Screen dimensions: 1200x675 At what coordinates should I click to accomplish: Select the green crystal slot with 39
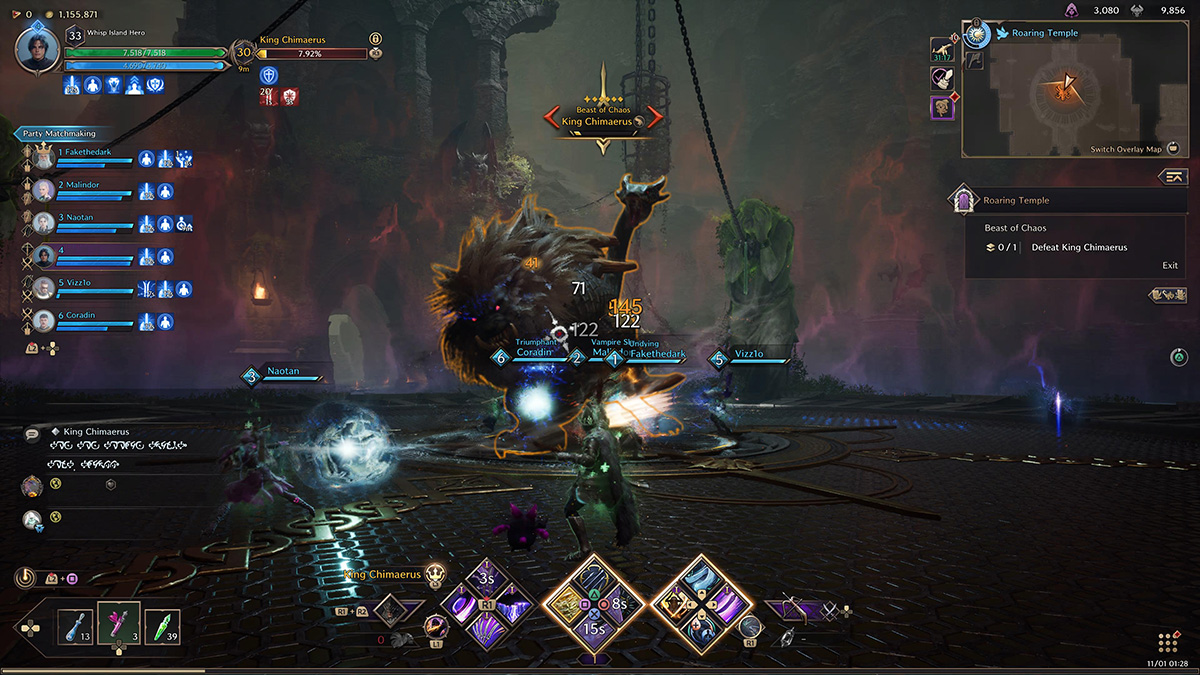(162, 627)
